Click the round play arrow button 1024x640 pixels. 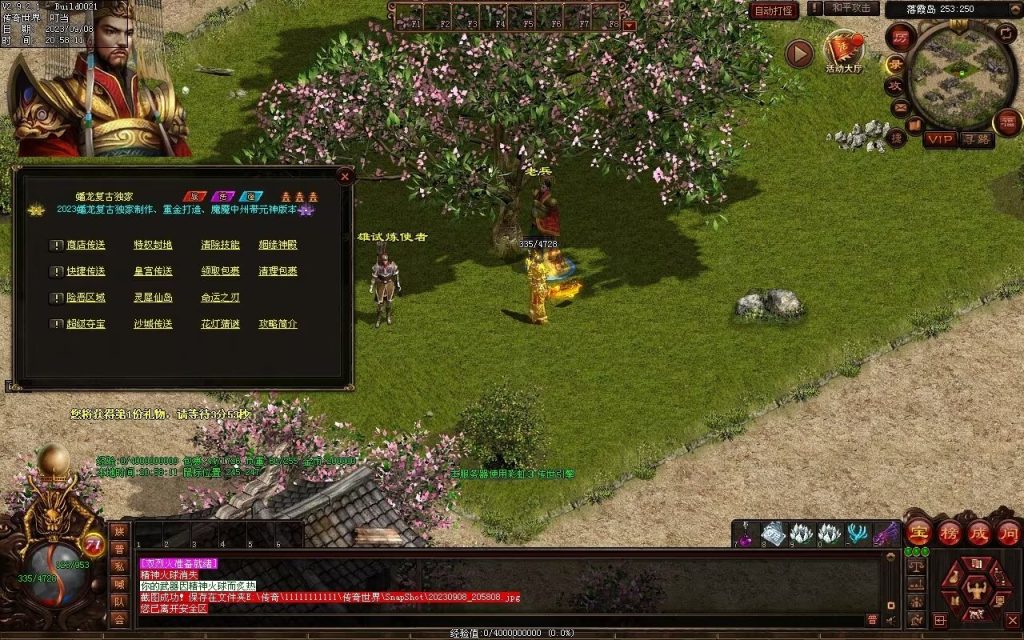(x=798, y=53)
